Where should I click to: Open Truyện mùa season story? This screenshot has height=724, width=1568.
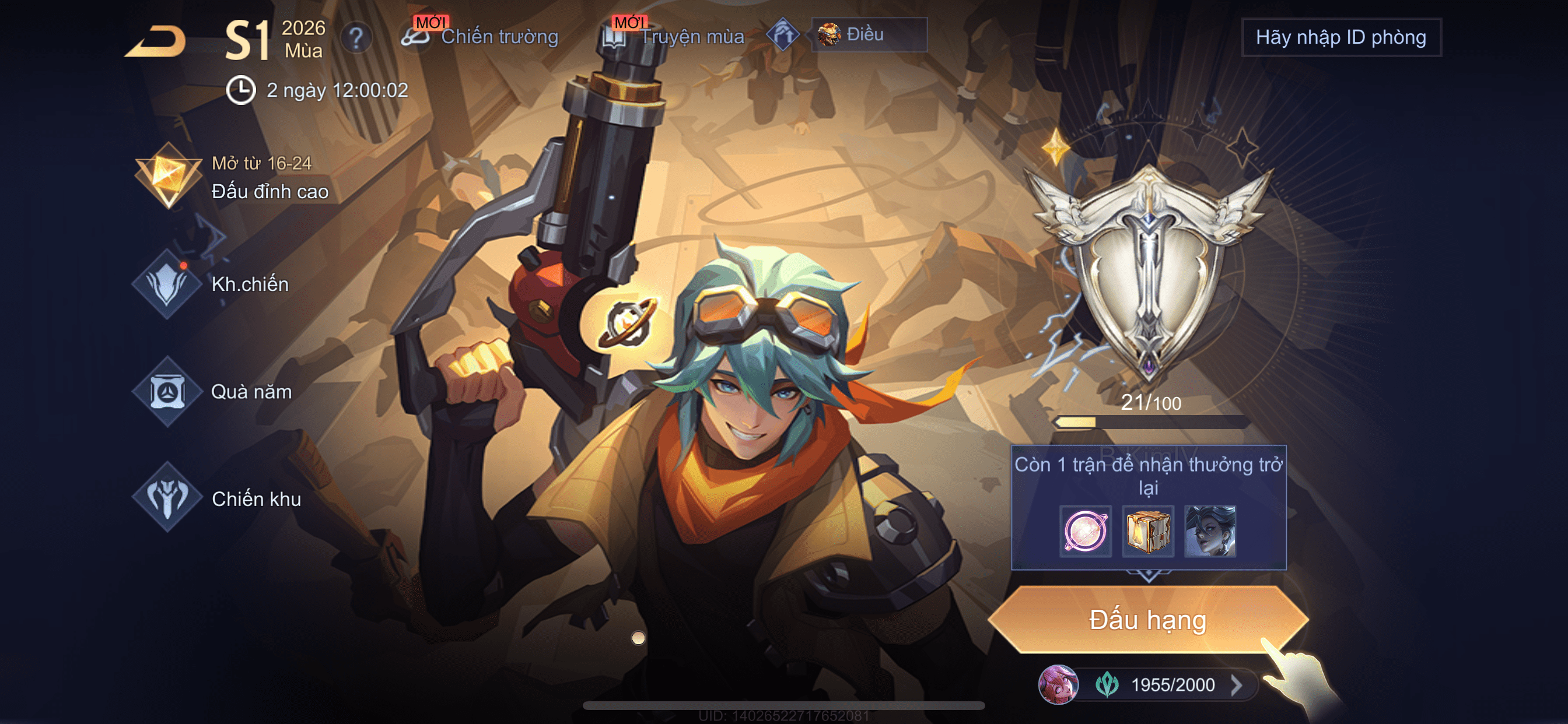pos(674,37)
